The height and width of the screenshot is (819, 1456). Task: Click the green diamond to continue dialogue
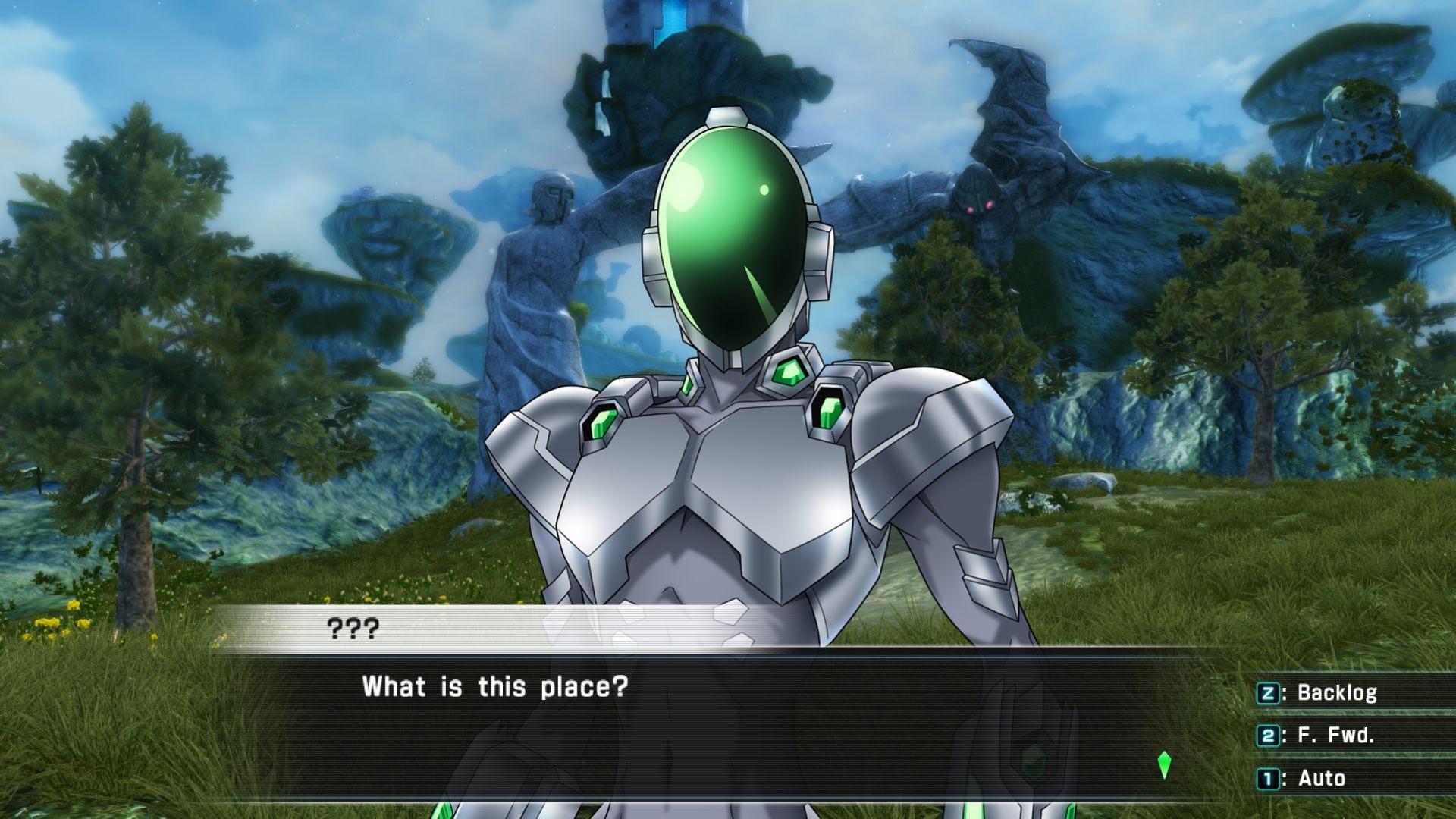pyautogui.click(x=1164, y=765)
